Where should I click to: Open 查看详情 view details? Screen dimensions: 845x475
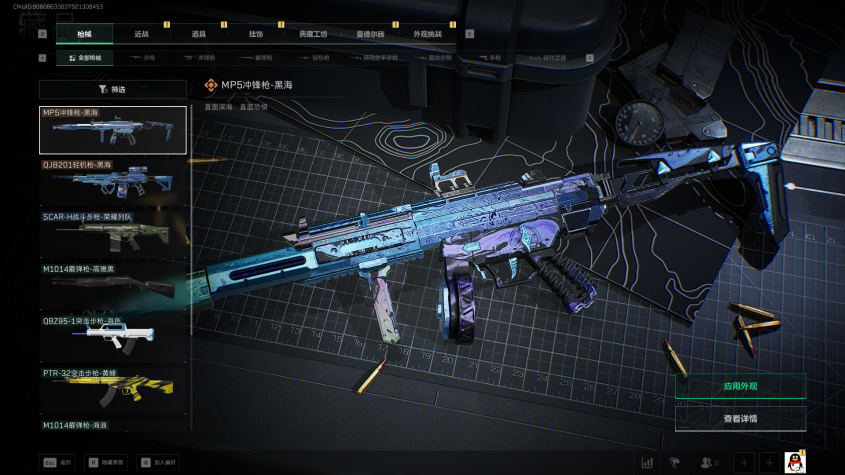pyautogui.click(x=740, y=418)
